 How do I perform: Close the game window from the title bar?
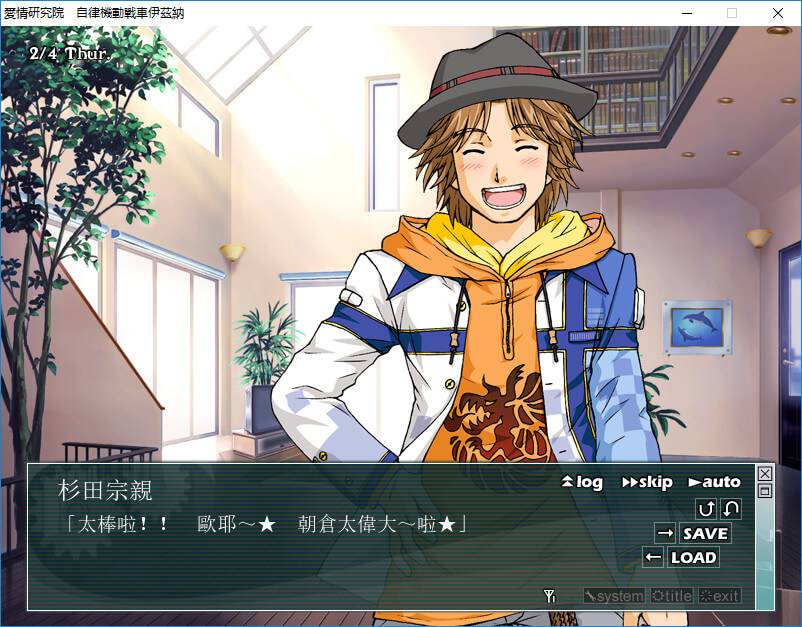(778, 13)
